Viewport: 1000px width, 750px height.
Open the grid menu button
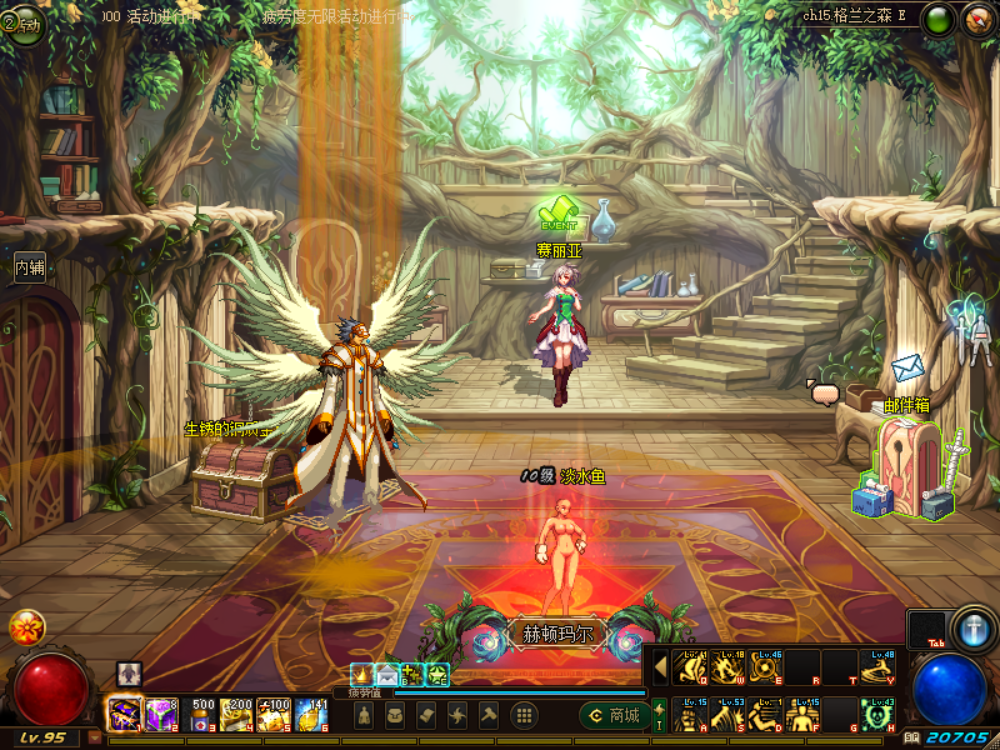[x=522, y=715]
